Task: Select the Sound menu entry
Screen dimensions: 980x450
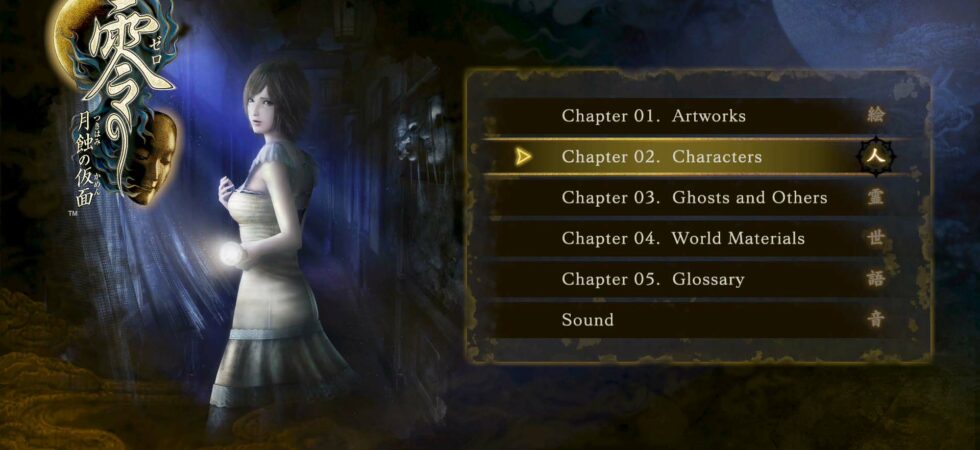Action: pos(588,321)
